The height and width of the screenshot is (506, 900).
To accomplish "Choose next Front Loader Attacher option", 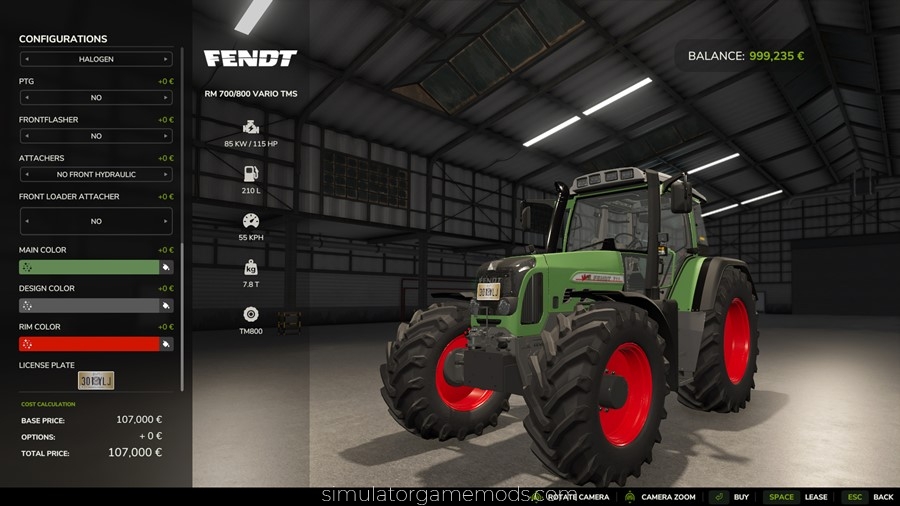I will coord(166,221).
